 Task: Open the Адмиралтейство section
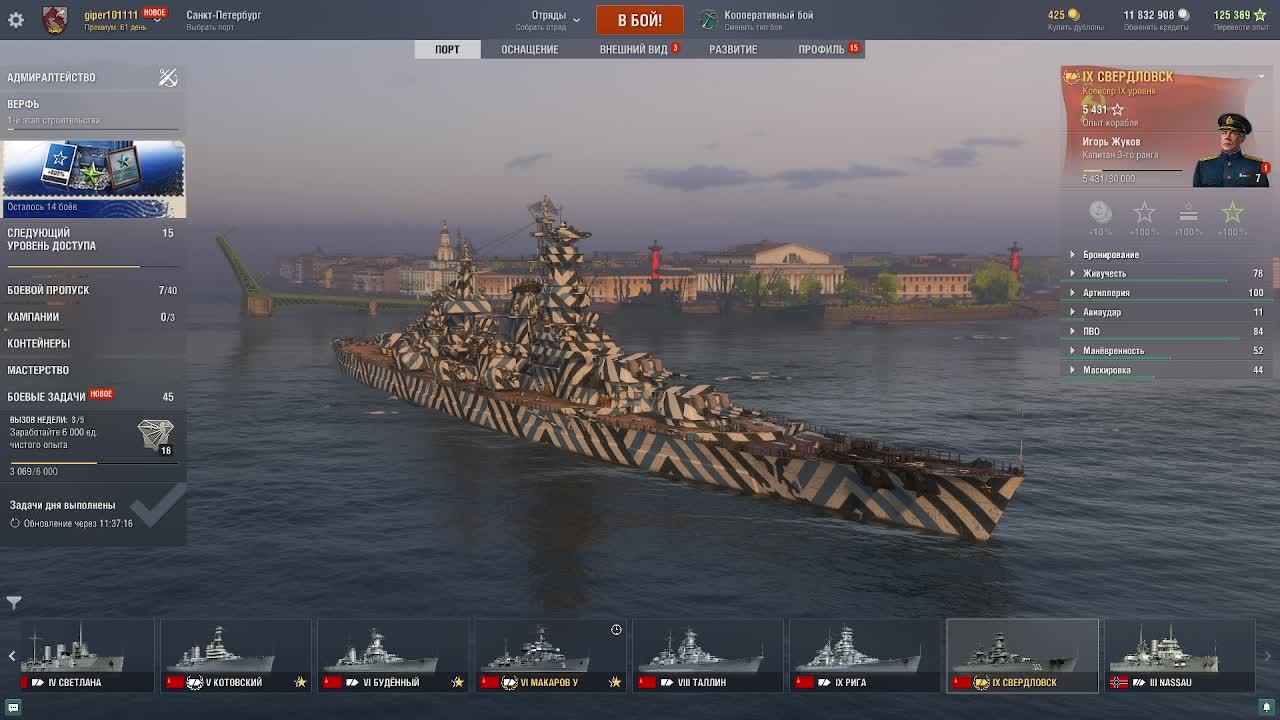[x=52, y=77]
